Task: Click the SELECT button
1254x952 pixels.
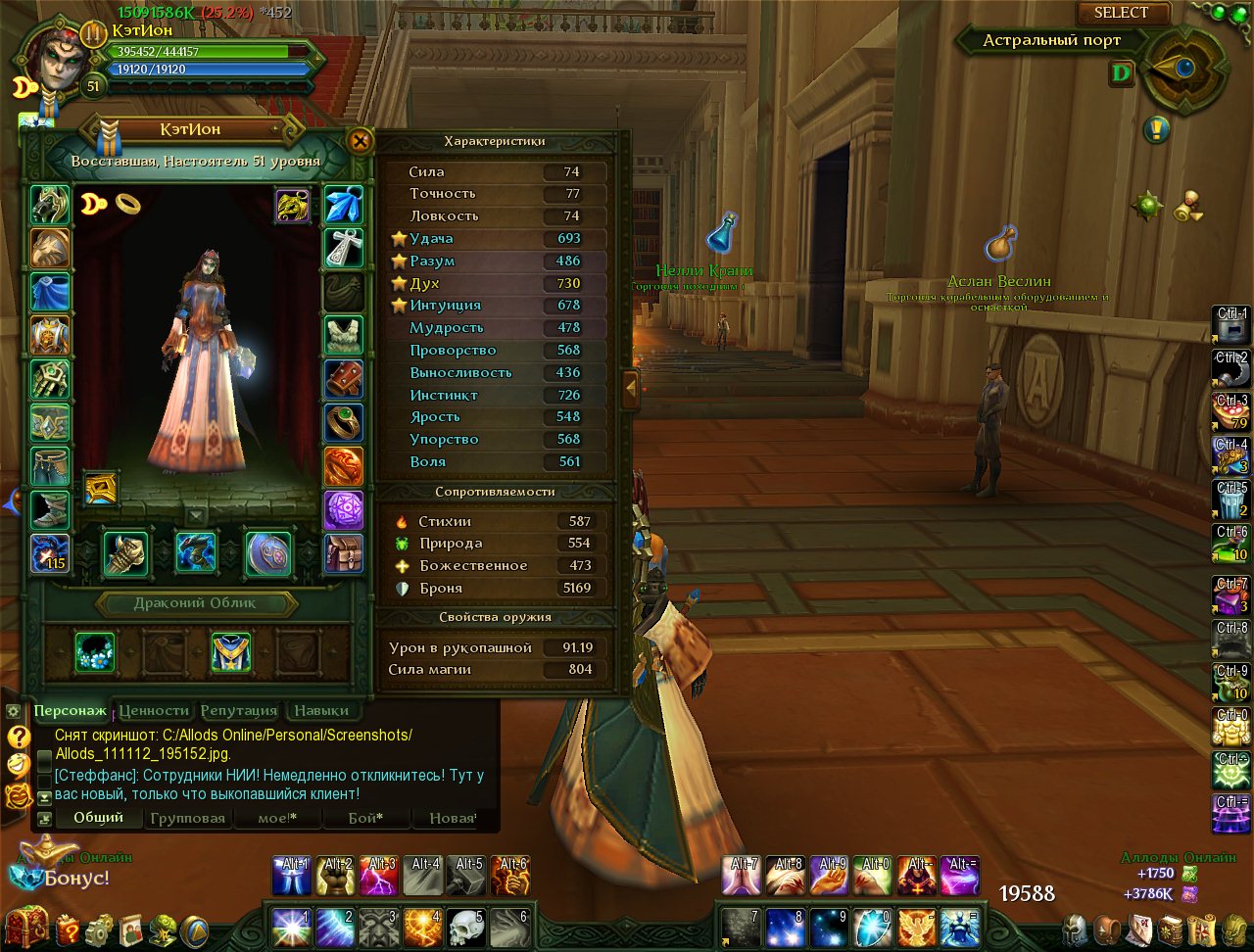Action: click(1122, 13)
